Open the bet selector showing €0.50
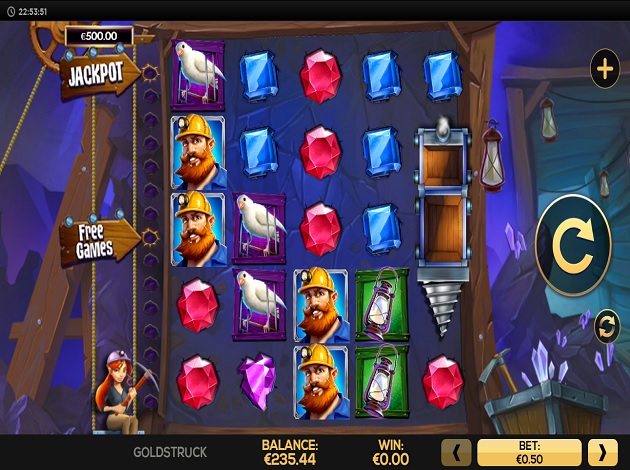Image resolution: width=630 pixels, height=470 pixels. (529, 452)
